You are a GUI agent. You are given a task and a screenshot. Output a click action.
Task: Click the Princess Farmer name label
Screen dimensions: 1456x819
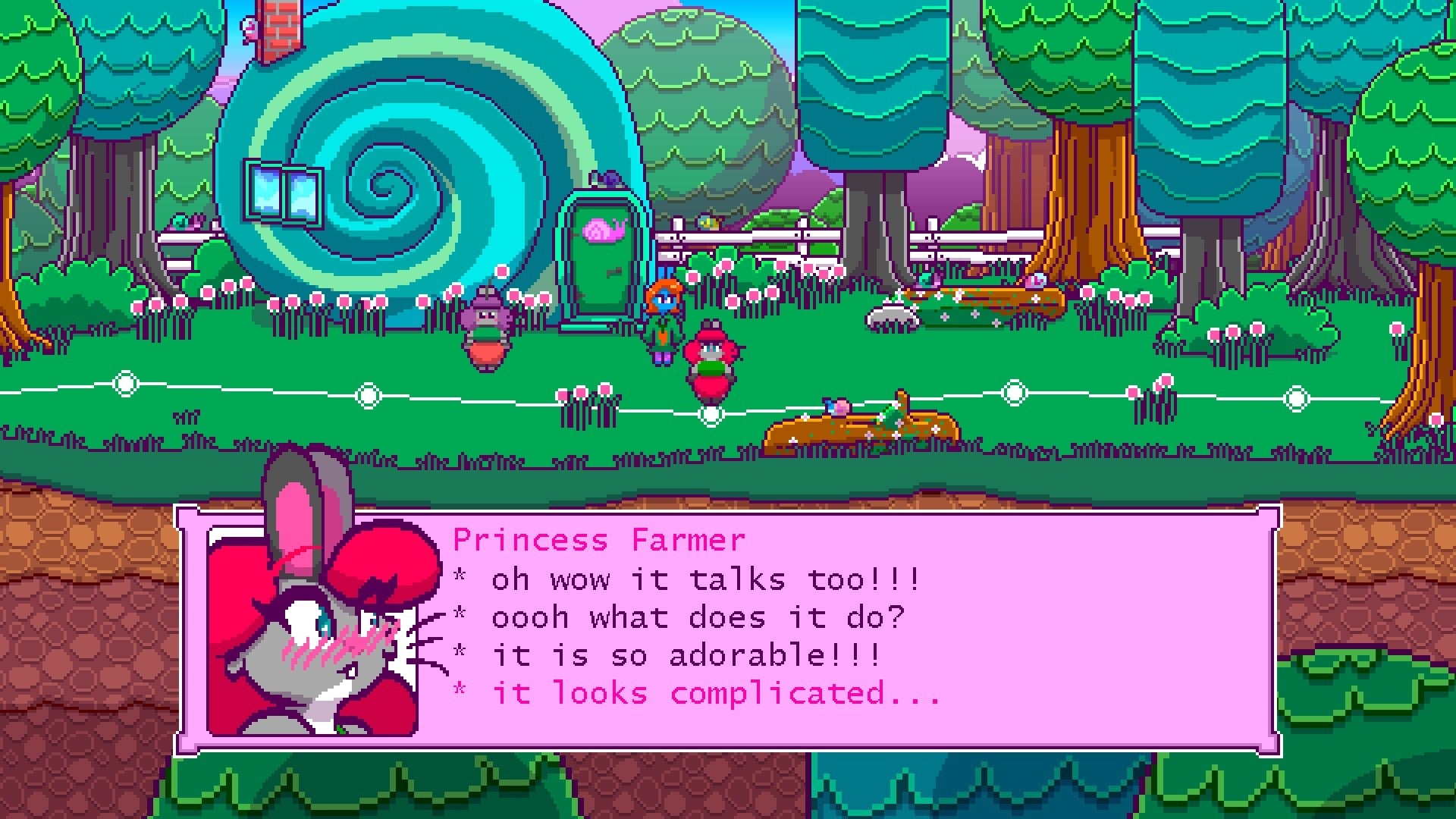click(599, 540)
